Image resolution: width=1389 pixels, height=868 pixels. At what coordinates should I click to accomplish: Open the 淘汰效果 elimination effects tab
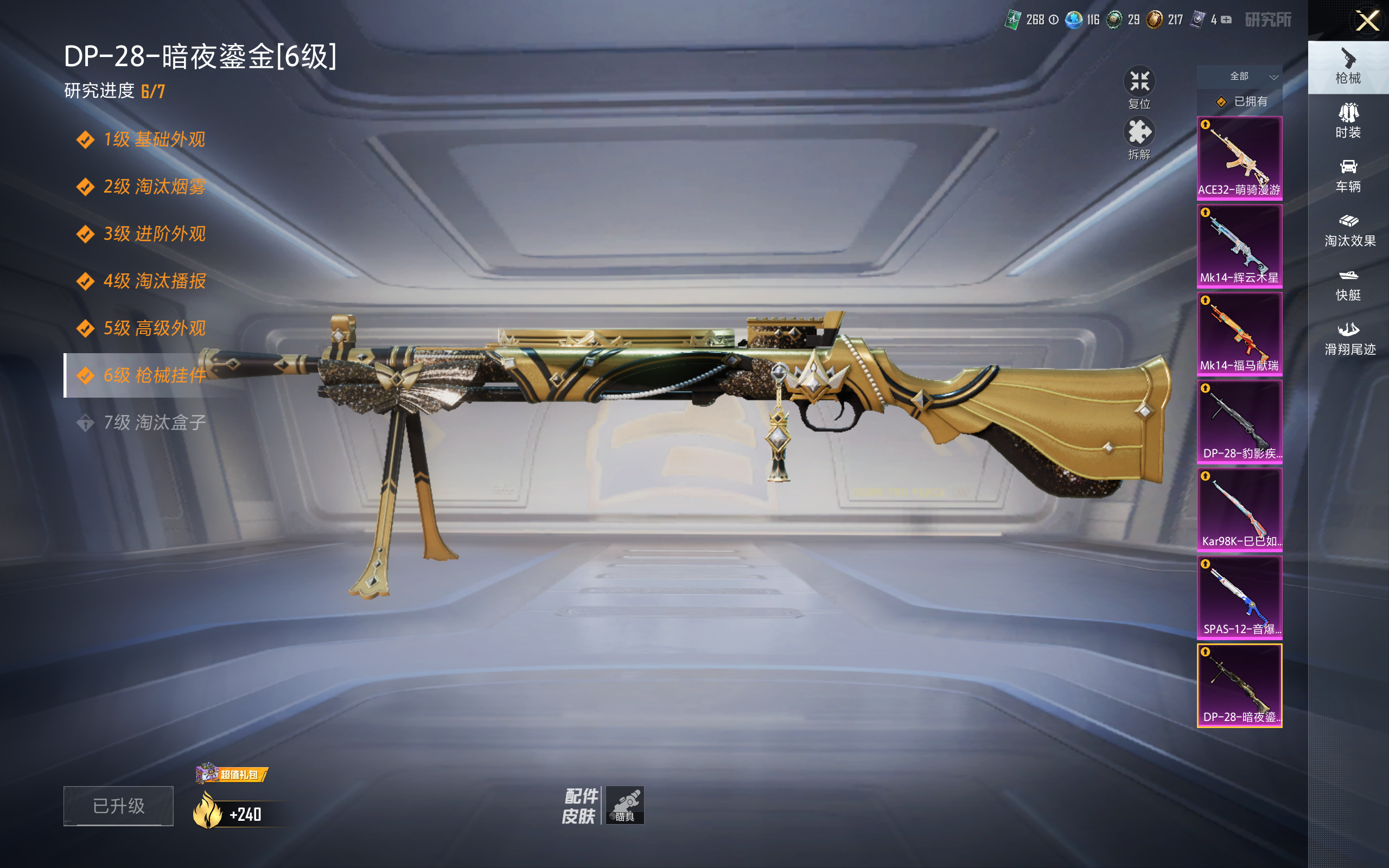point(1349,230)
